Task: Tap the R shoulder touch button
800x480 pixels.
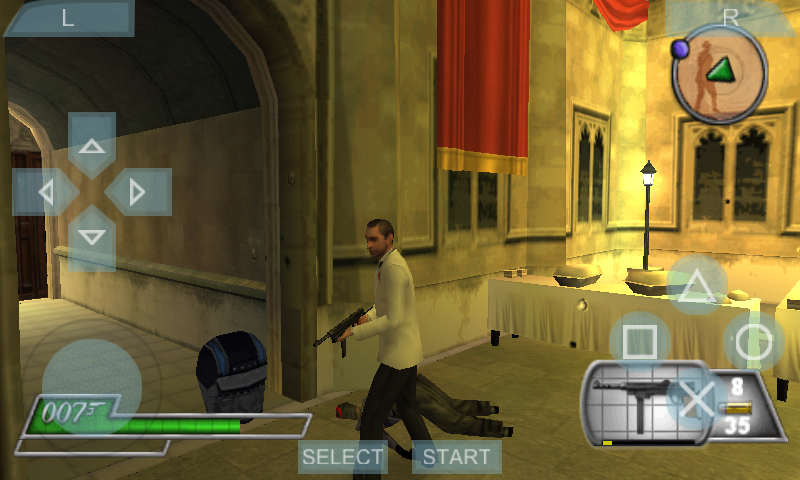Action: pyautogui.click(x=732, y=16)
